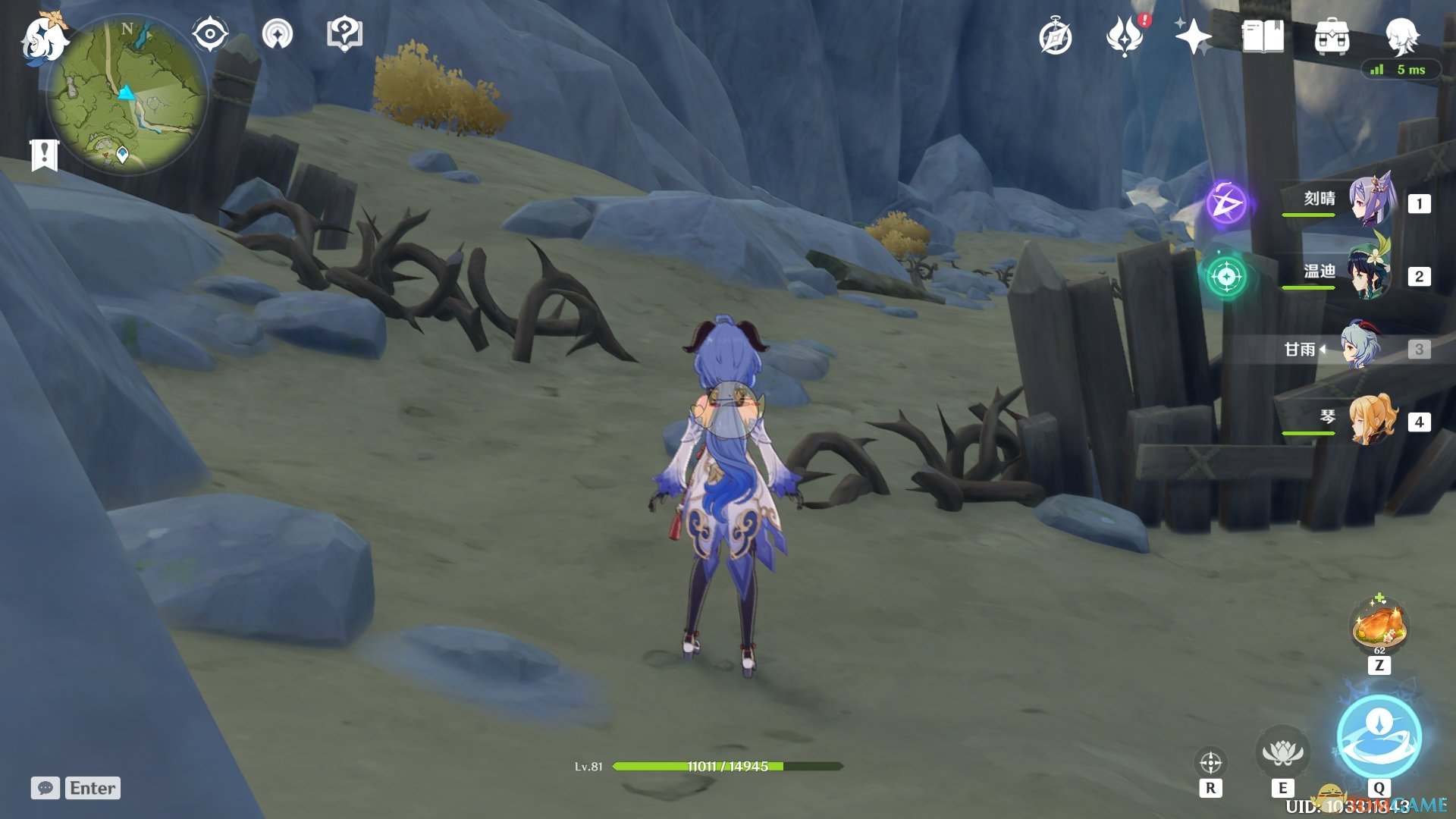Viewport: 1456px width, 819px height.
Task: Switch to party member 温迪
Action: 1357,275
